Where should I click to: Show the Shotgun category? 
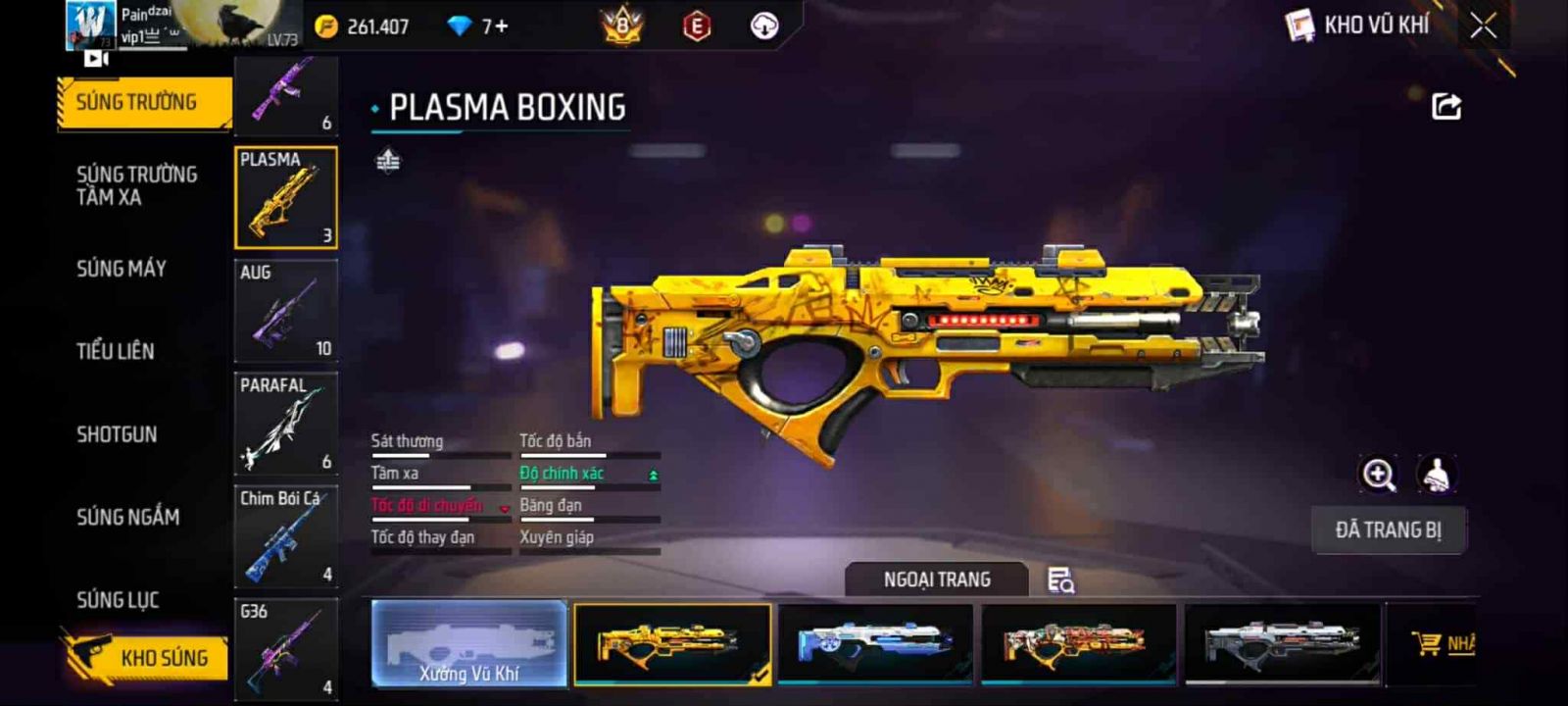tap(117, 434)
